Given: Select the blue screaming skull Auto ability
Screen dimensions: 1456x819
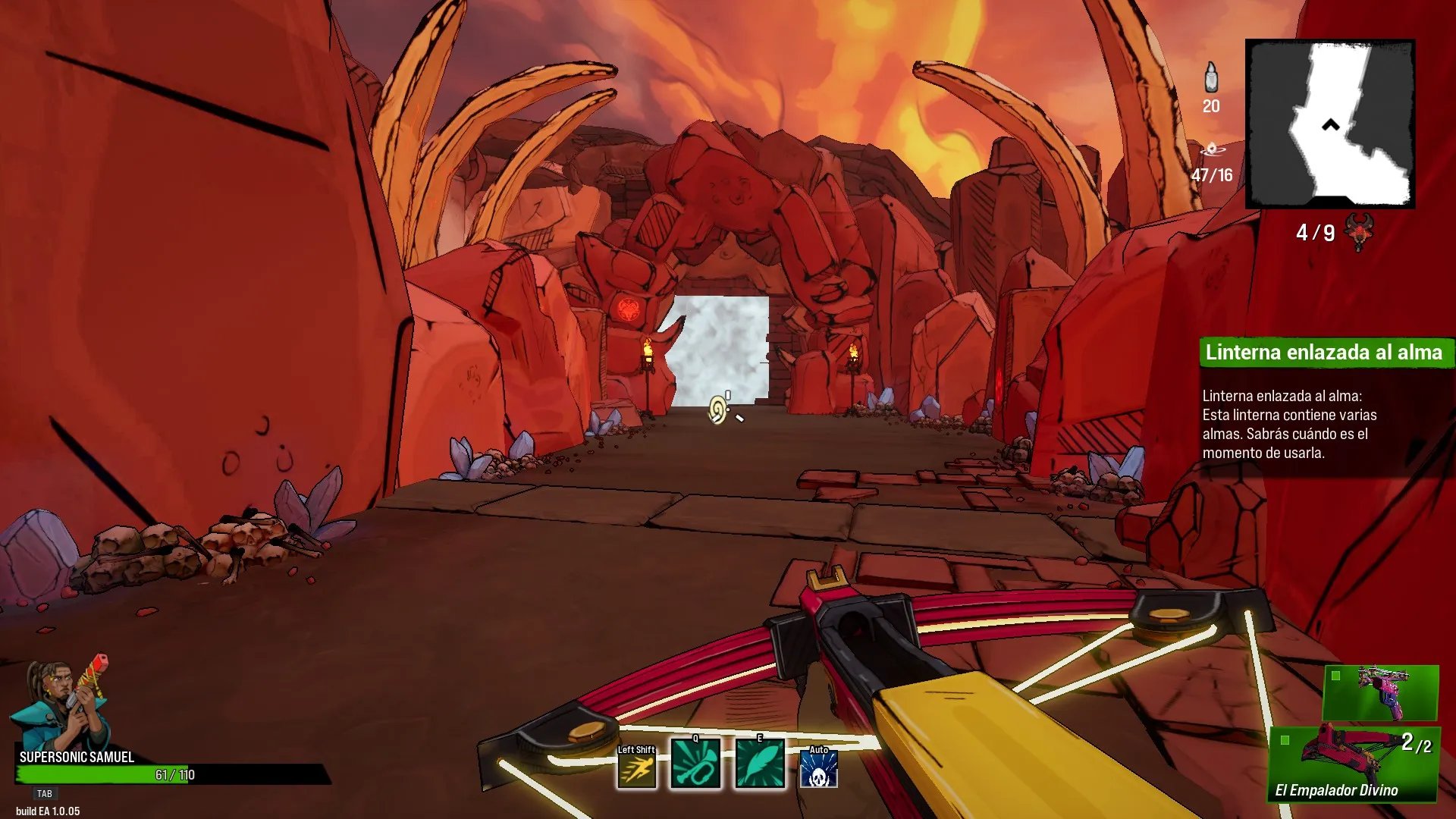Looking at the screenshot, I should (x=819, y=769).
